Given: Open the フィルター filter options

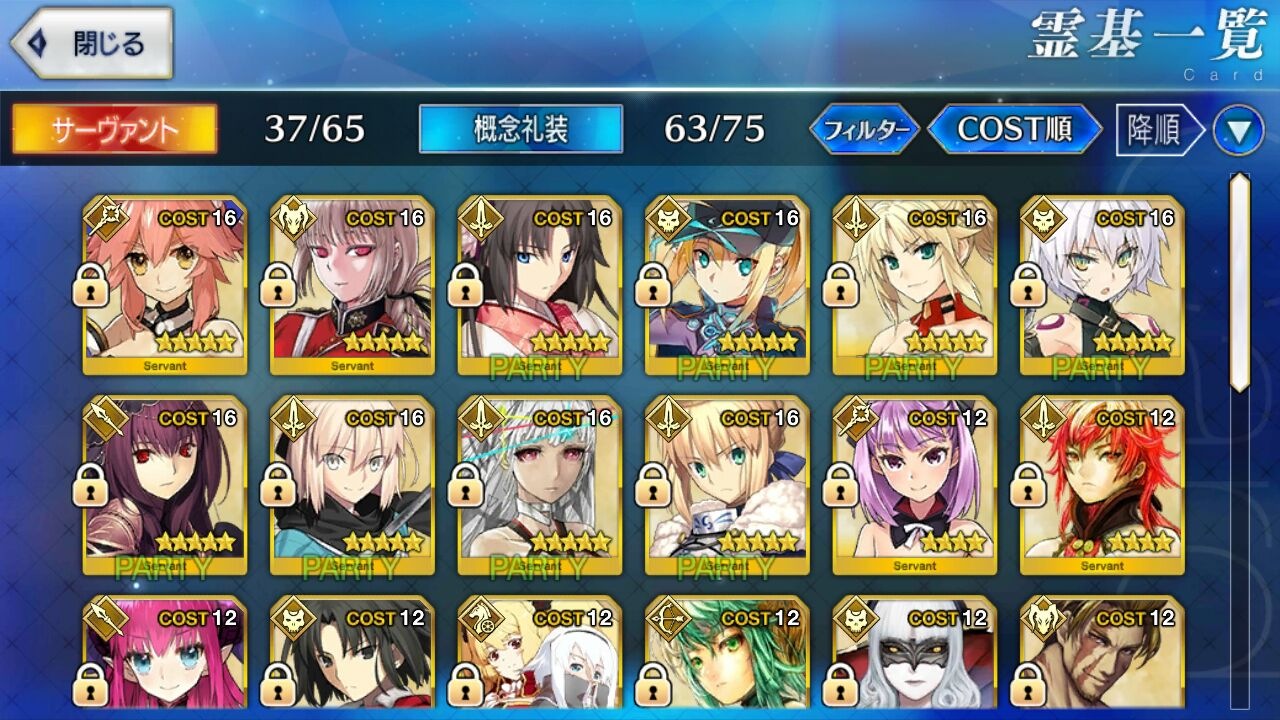Looking at the screenshot, I should pos(864,129).
